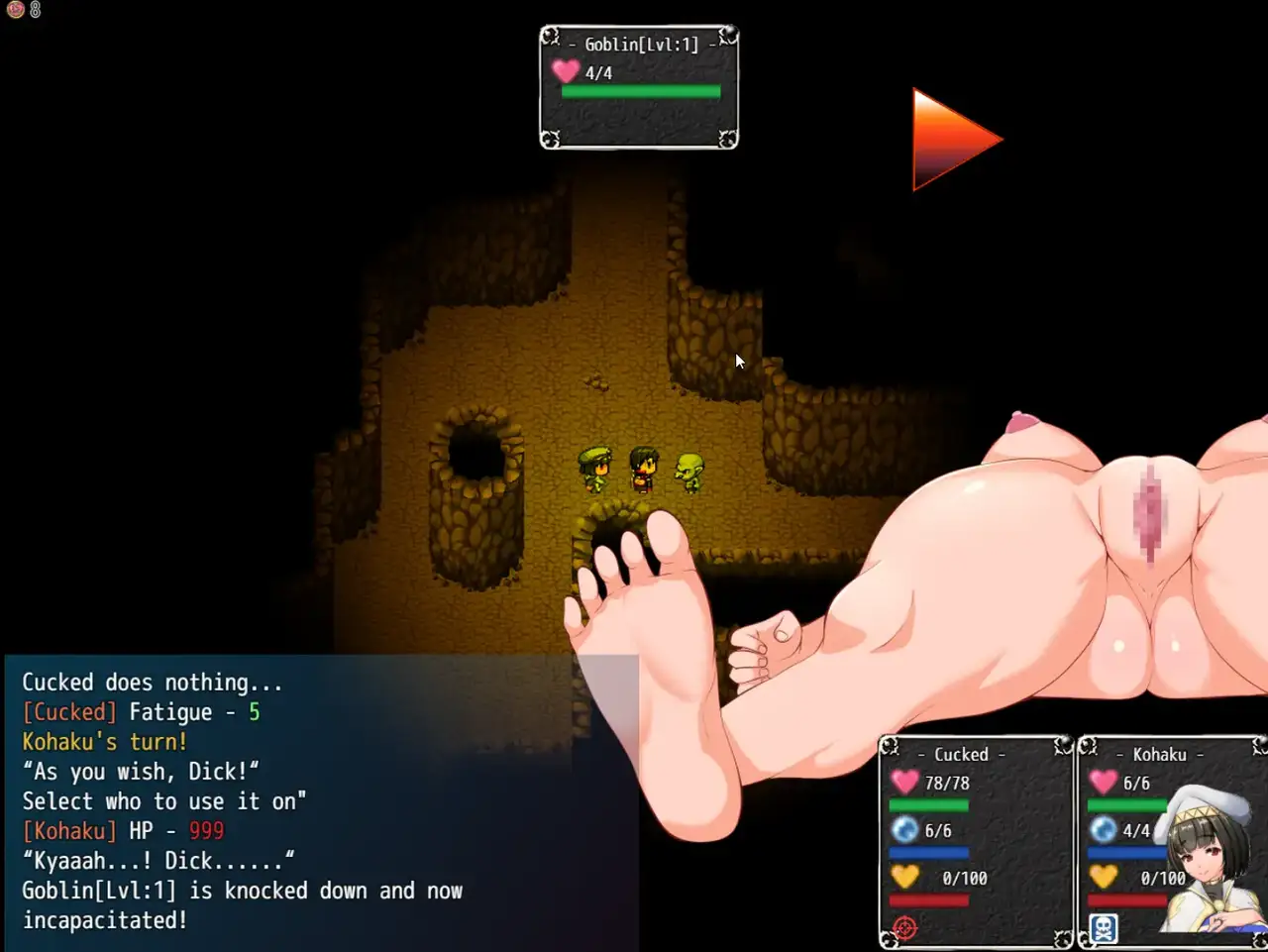Choose the Kohaku party status panel

click(x=1171, y=840)
